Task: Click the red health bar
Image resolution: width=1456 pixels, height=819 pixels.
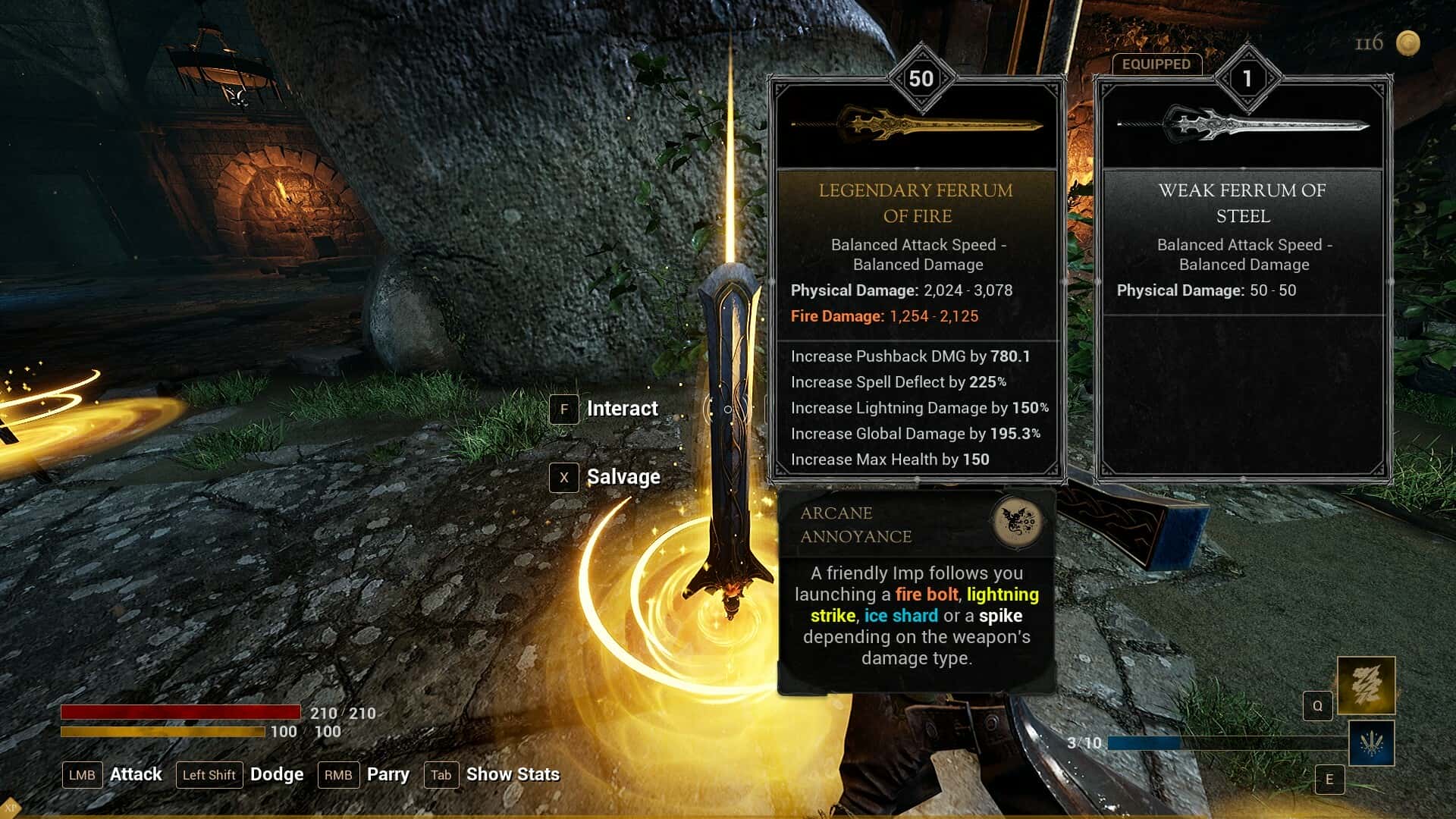Action: pyautogui.click(x=182, y=712)
